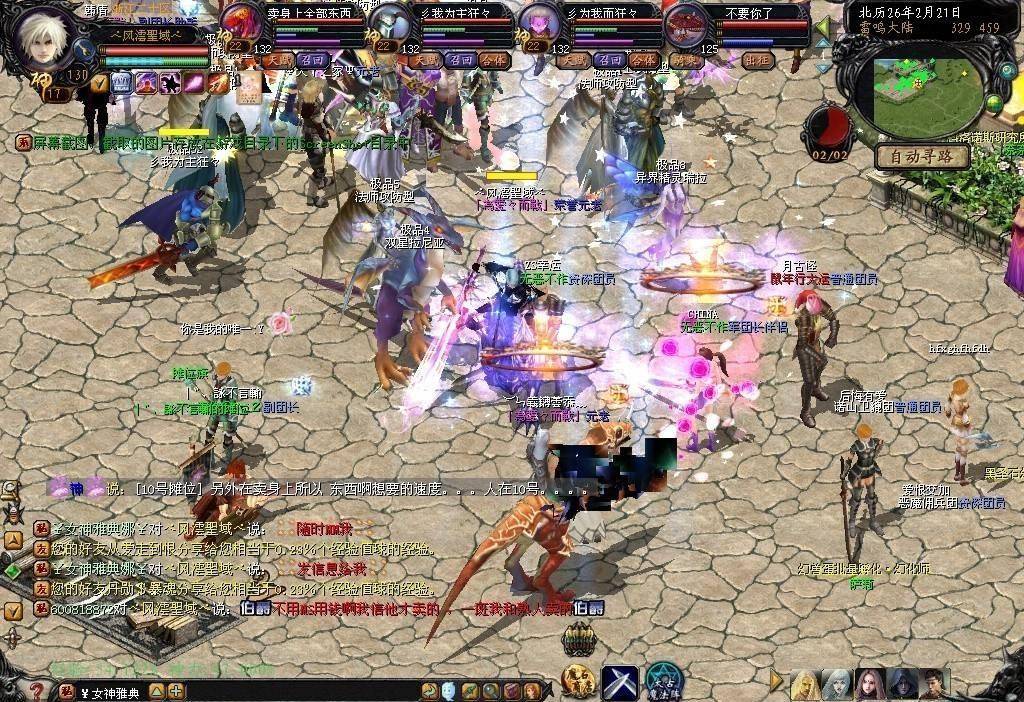Image resolution: width=1024 pixels, height=702 pixels.
Task: Click the red question mark help icon
Action: (x=36, y=691)
